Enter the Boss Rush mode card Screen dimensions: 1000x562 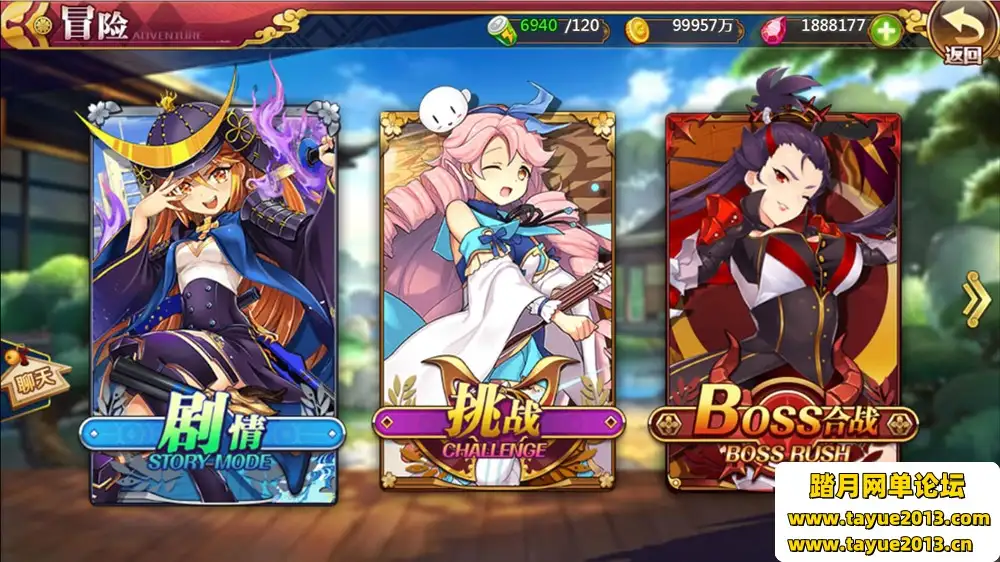[783, 300]
